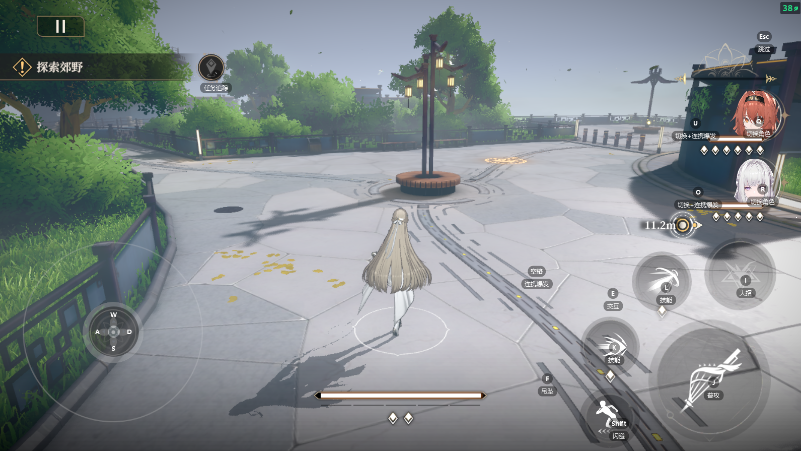Tap the virtual movement joystick
The width and height of the screenshot is (801, 451).
[x=113, y=331]
